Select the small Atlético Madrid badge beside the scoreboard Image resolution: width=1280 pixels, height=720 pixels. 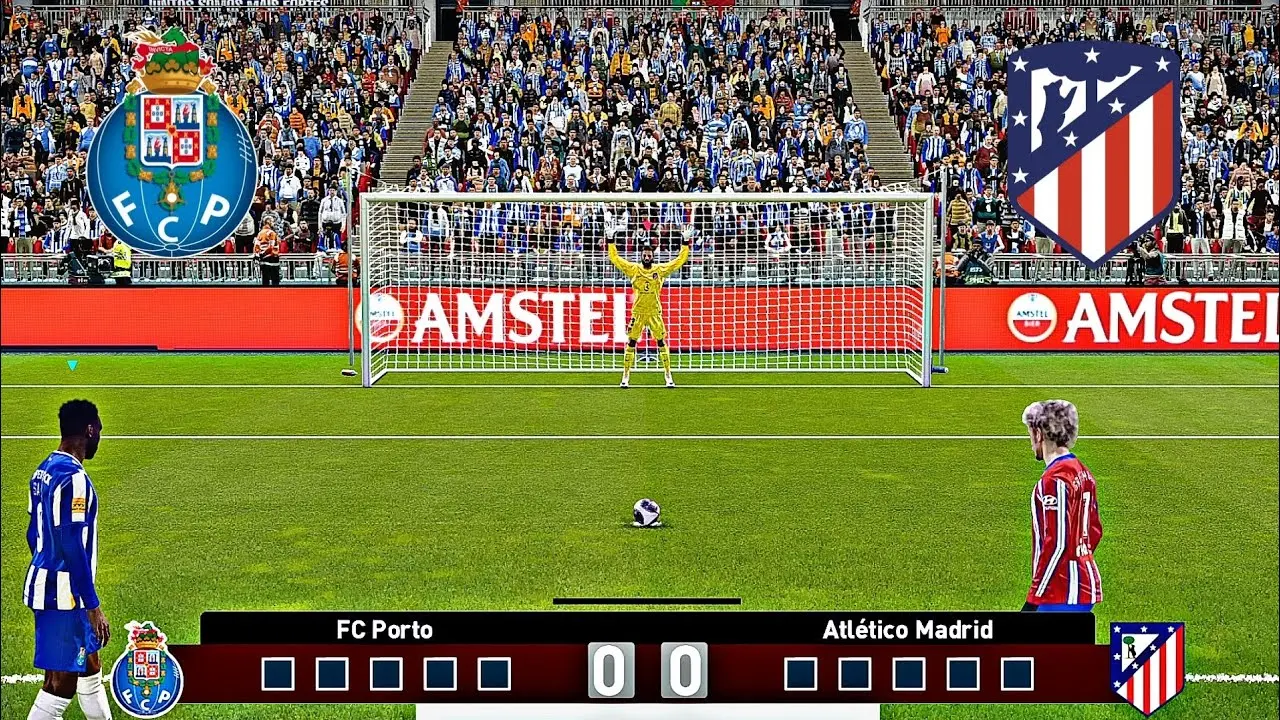1147,665
